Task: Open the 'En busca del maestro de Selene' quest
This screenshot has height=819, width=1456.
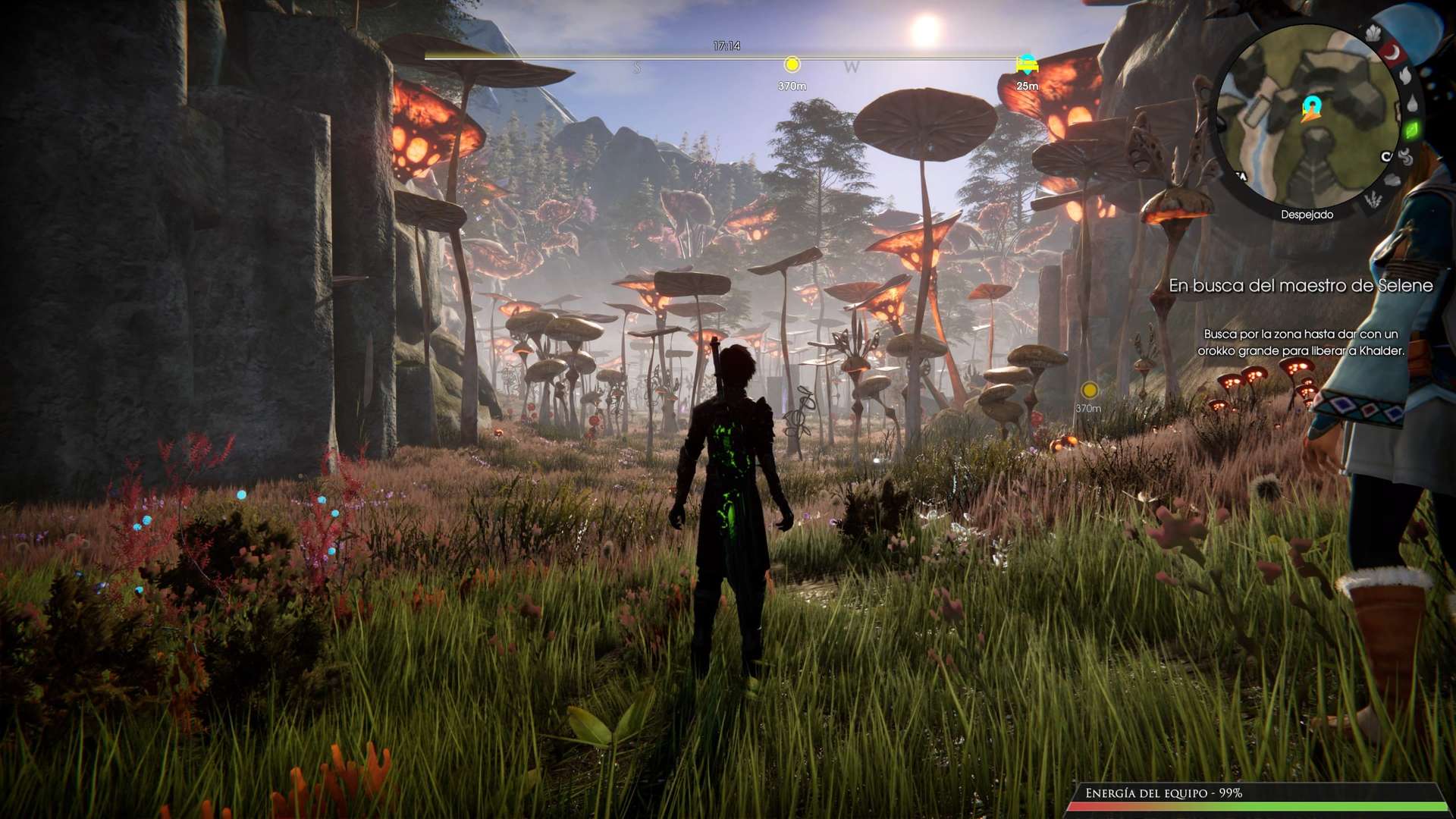Action: pyautogui.click(x=1301, y=286)
